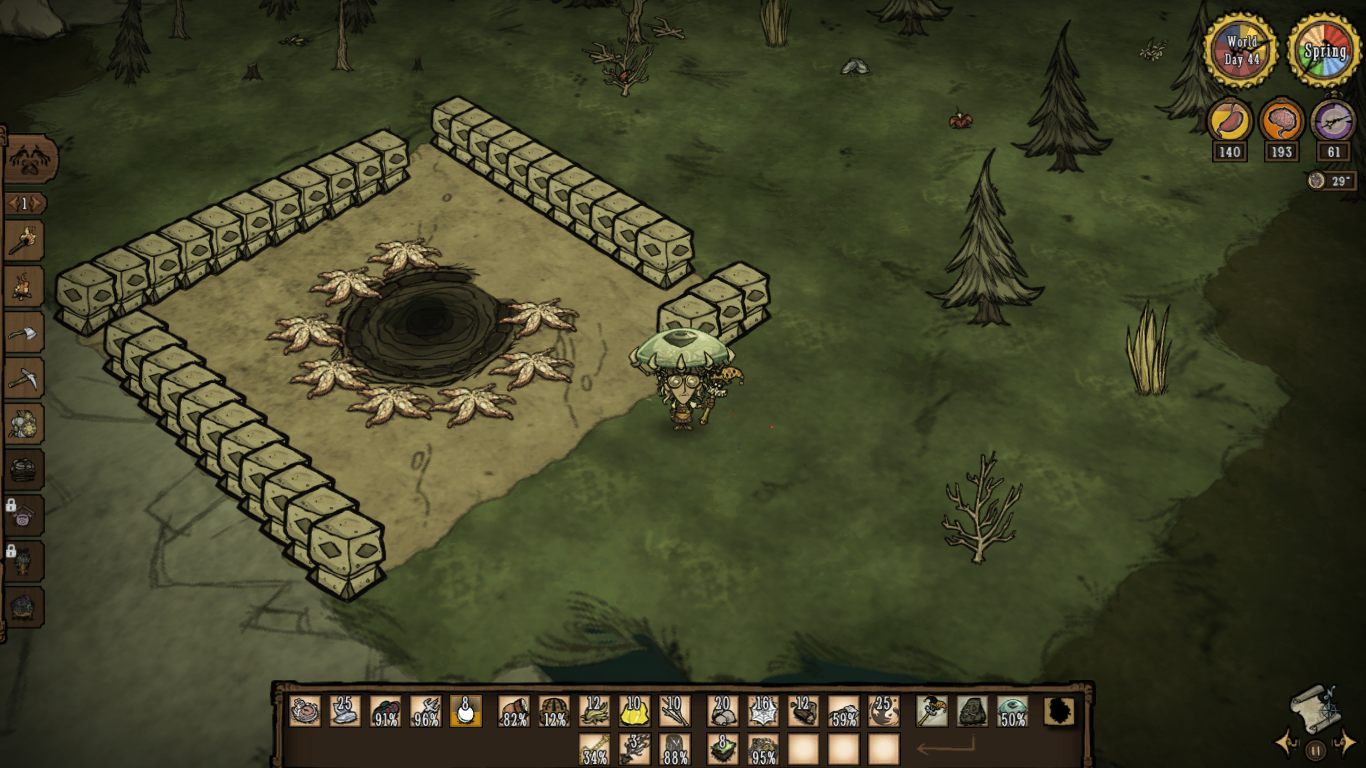
Task: Select the highlighted egg stack of 8
Action: (x=466, y=711)
